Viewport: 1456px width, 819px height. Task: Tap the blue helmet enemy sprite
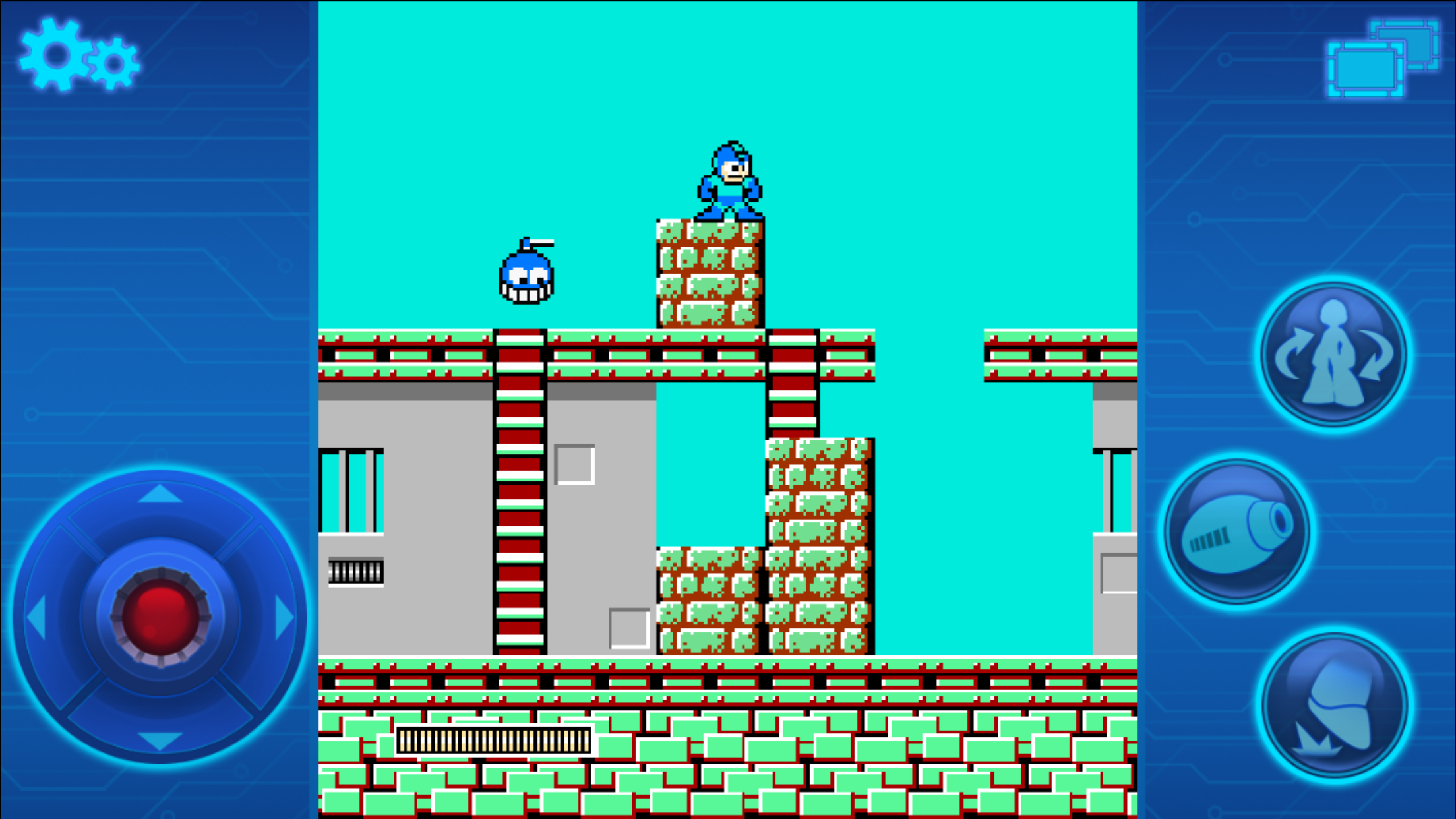[x=526, y=277]
